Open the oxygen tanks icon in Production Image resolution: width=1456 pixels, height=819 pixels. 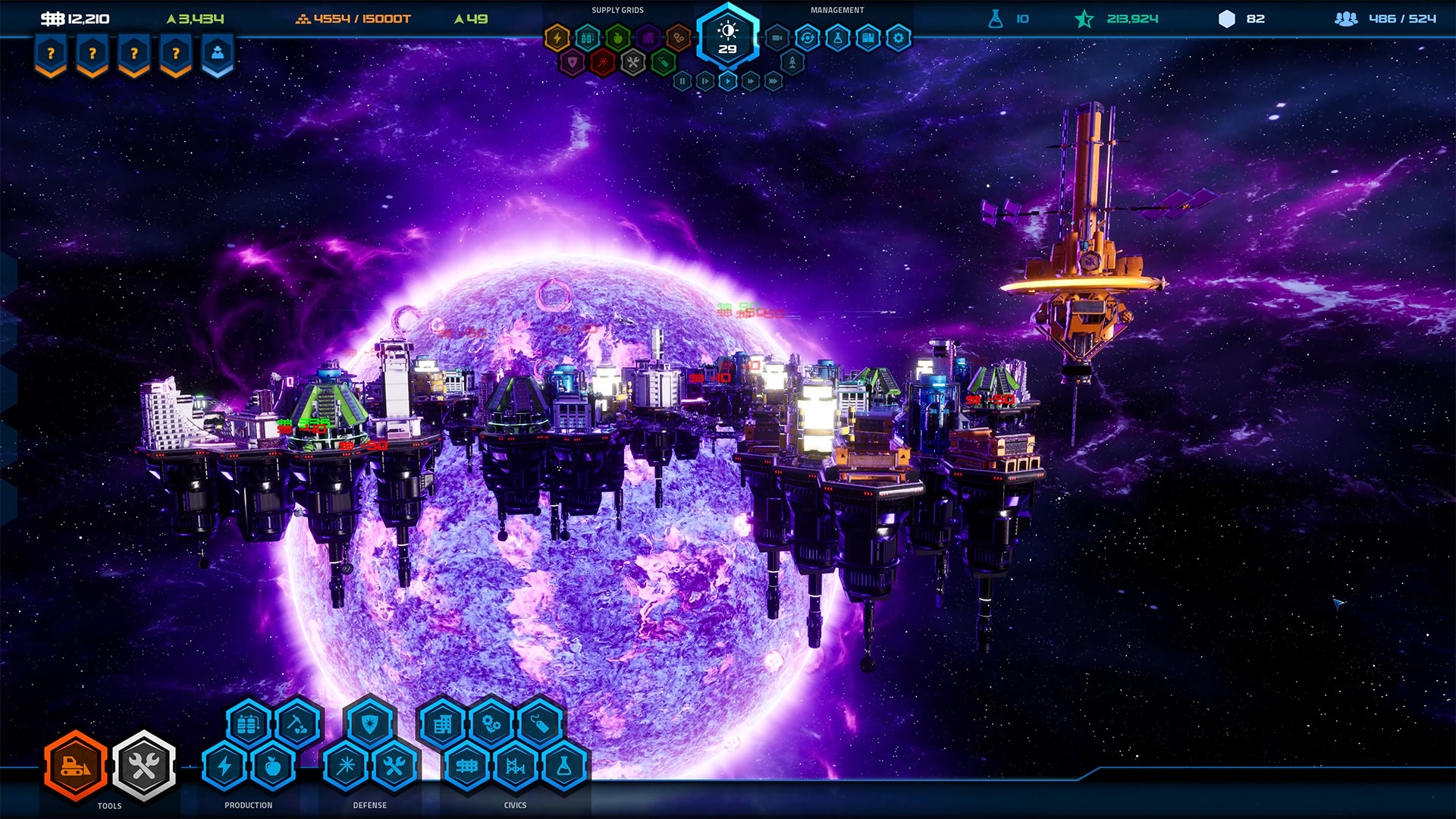click(246, 724)
